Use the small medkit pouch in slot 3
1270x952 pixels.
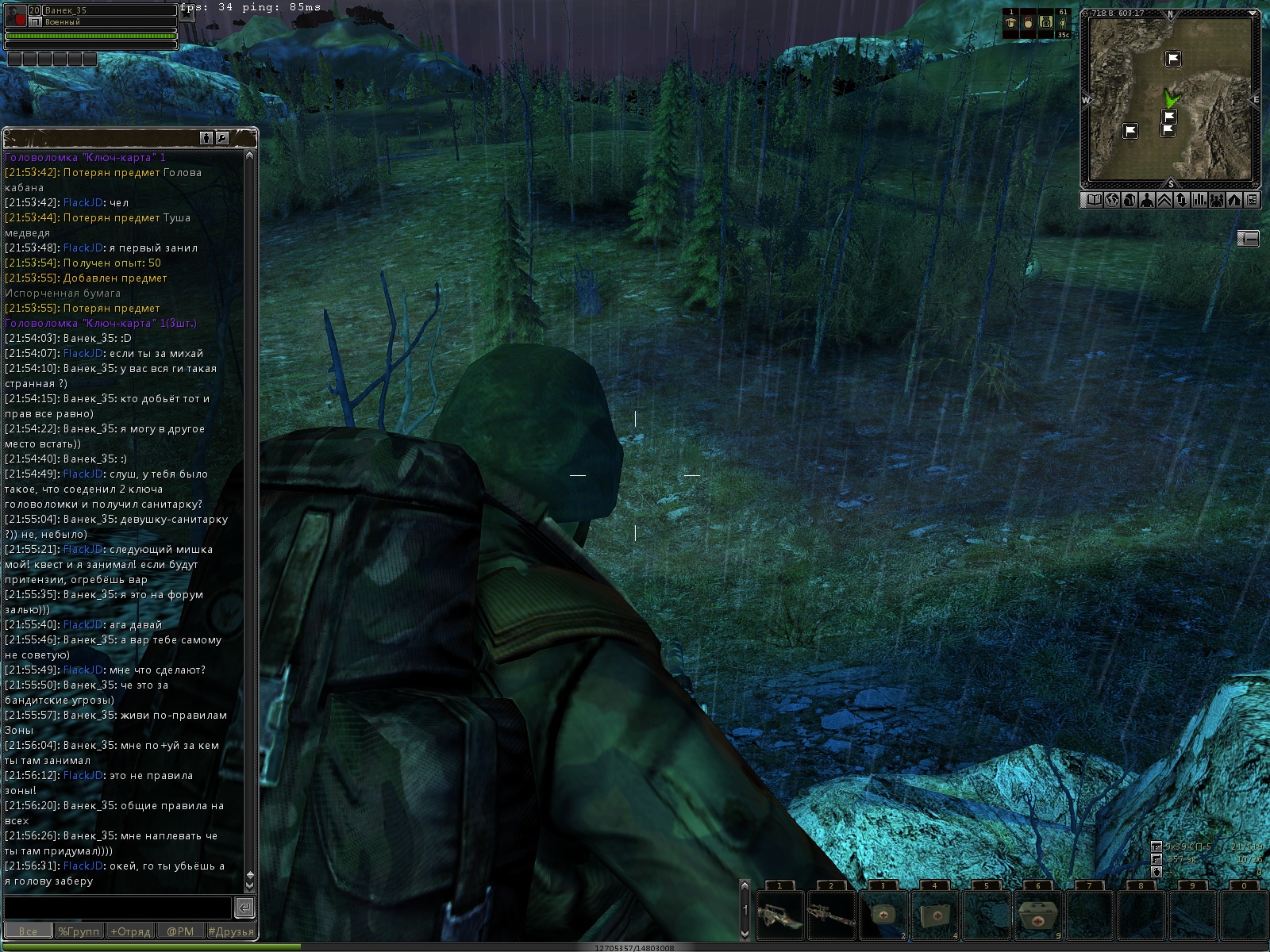point(883,916)
